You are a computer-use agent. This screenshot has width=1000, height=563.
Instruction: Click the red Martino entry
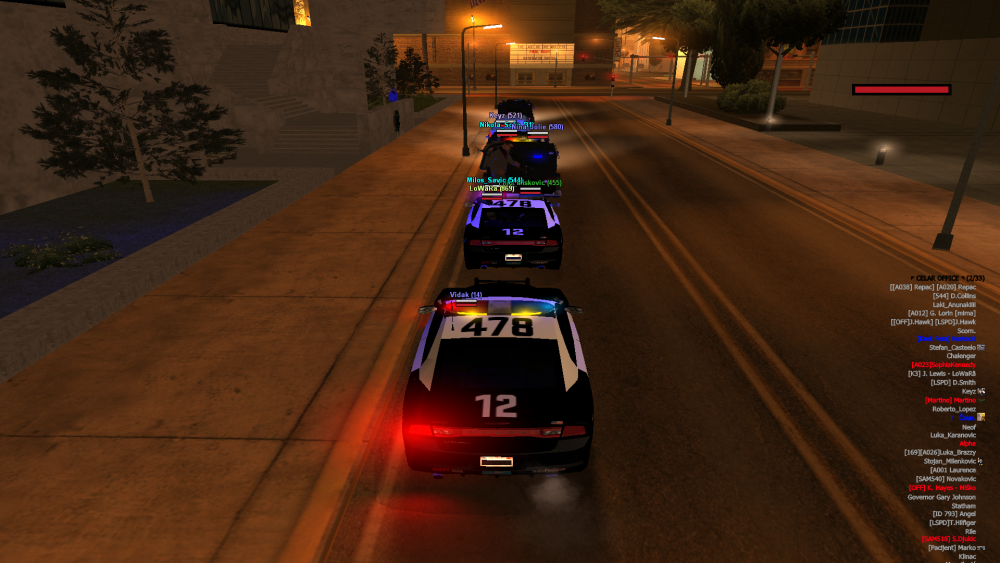click(x=950, y=400)
